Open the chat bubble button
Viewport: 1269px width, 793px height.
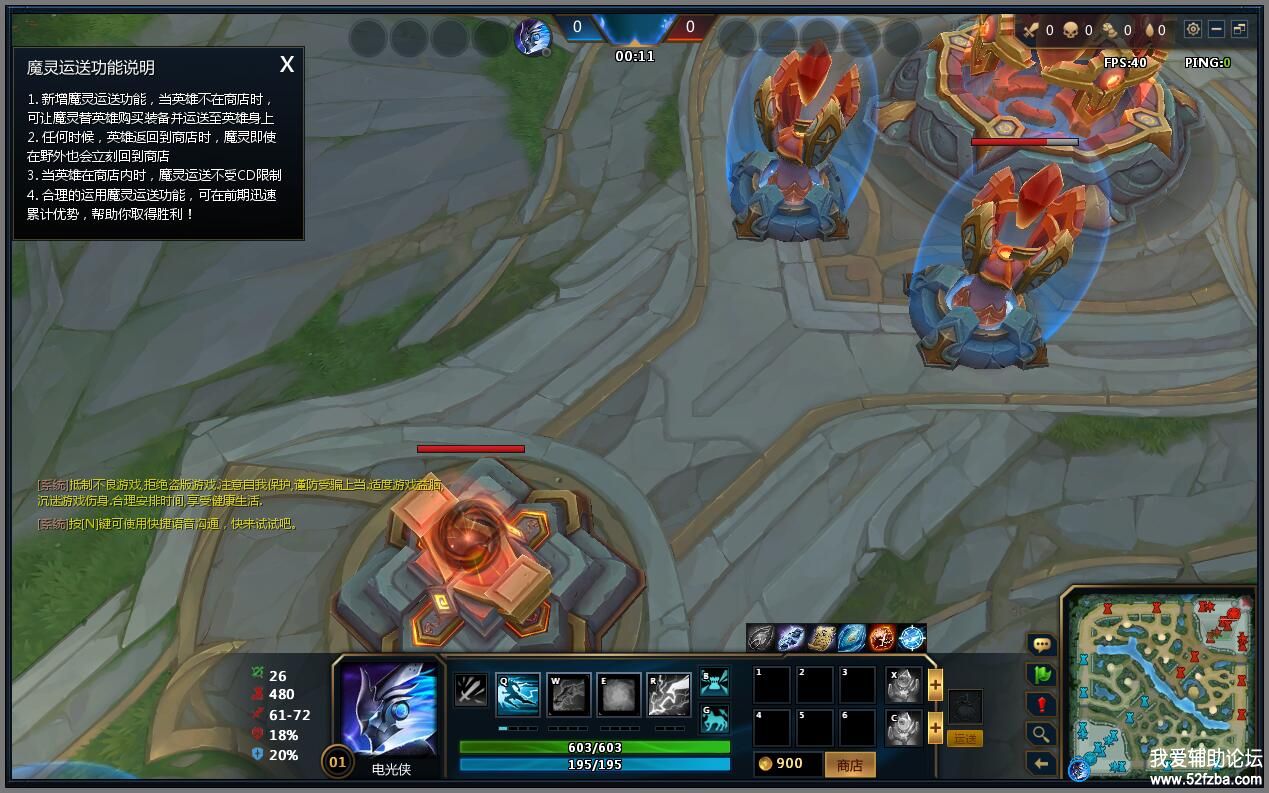point(1041,645)
